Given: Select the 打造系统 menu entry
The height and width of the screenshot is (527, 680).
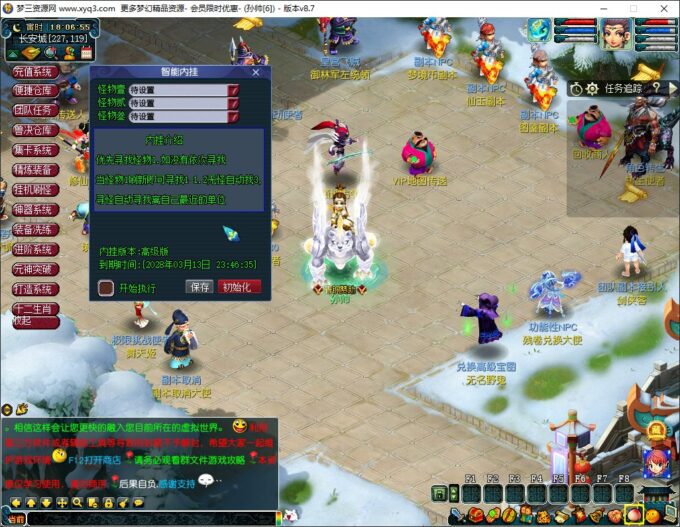Looking at the screenshot, I should (33, 288).
